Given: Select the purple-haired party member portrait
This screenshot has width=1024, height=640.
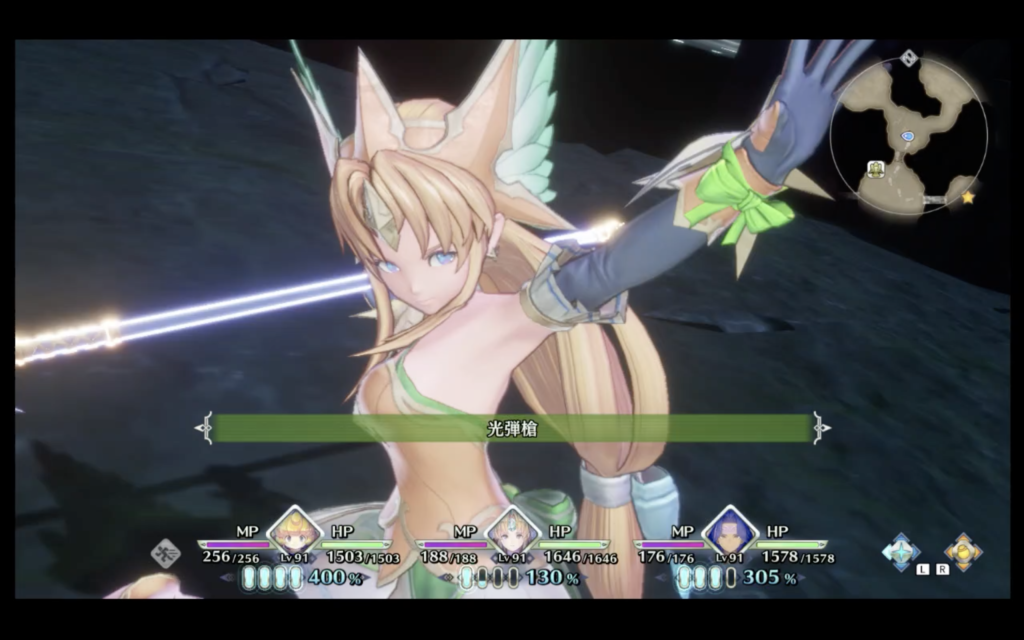Looking at the screenshot, I should pos(730,531).
